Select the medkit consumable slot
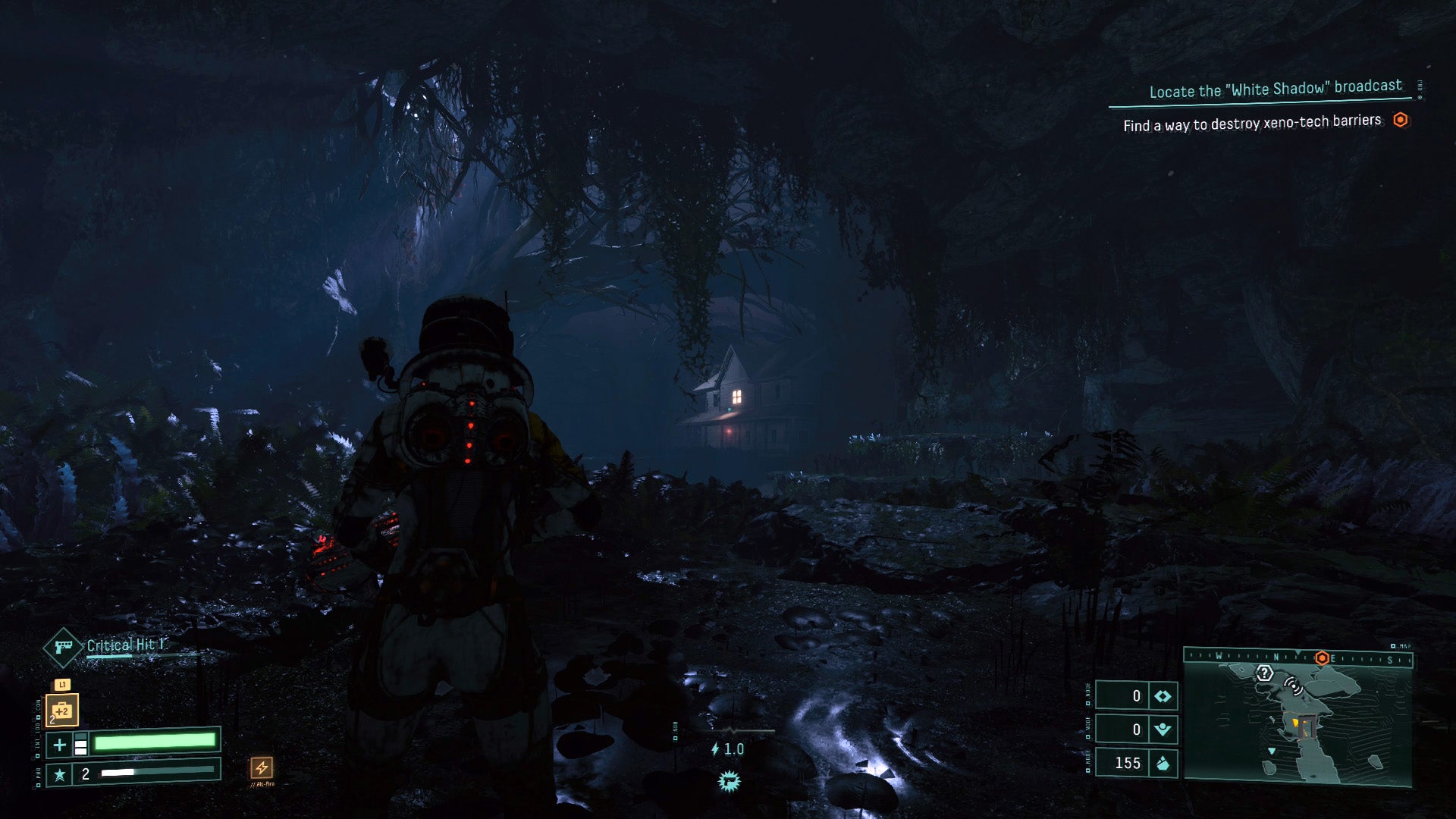This screenshot has width=1456, height=819. (62, 711)
